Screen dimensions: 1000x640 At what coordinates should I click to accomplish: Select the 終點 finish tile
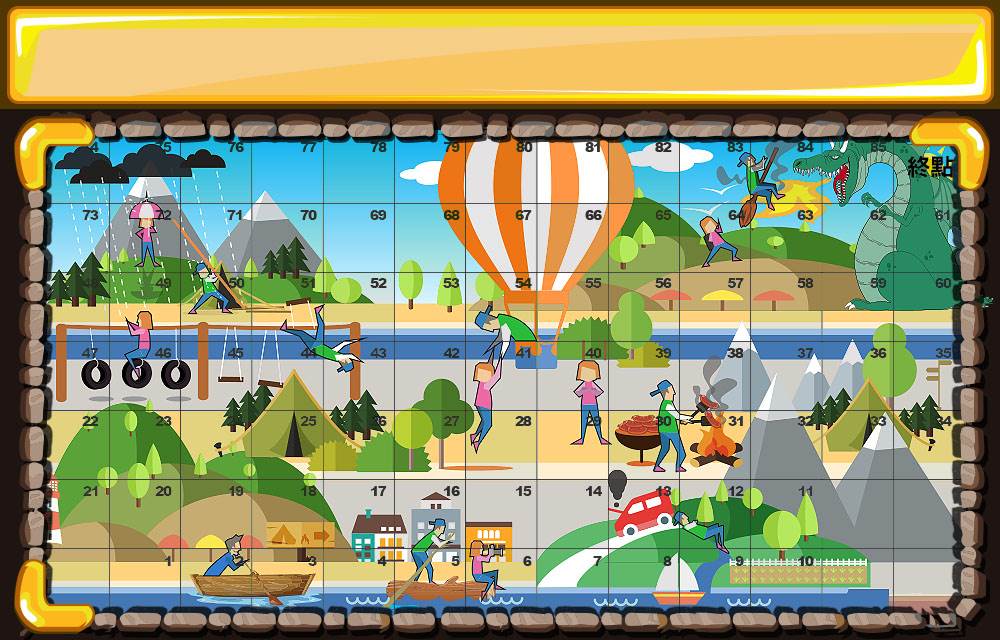tap(931, 168)
